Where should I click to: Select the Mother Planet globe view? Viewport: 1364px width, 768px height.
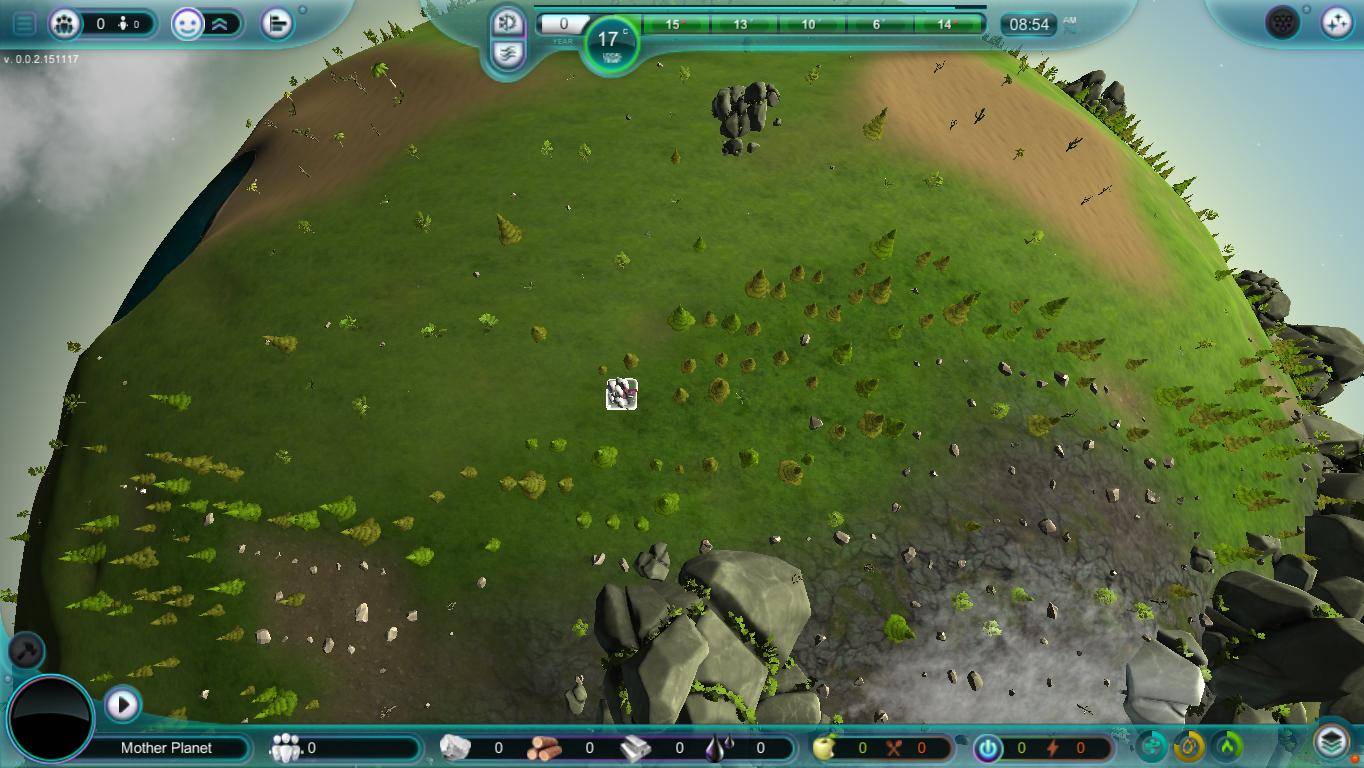pos(51,718)
